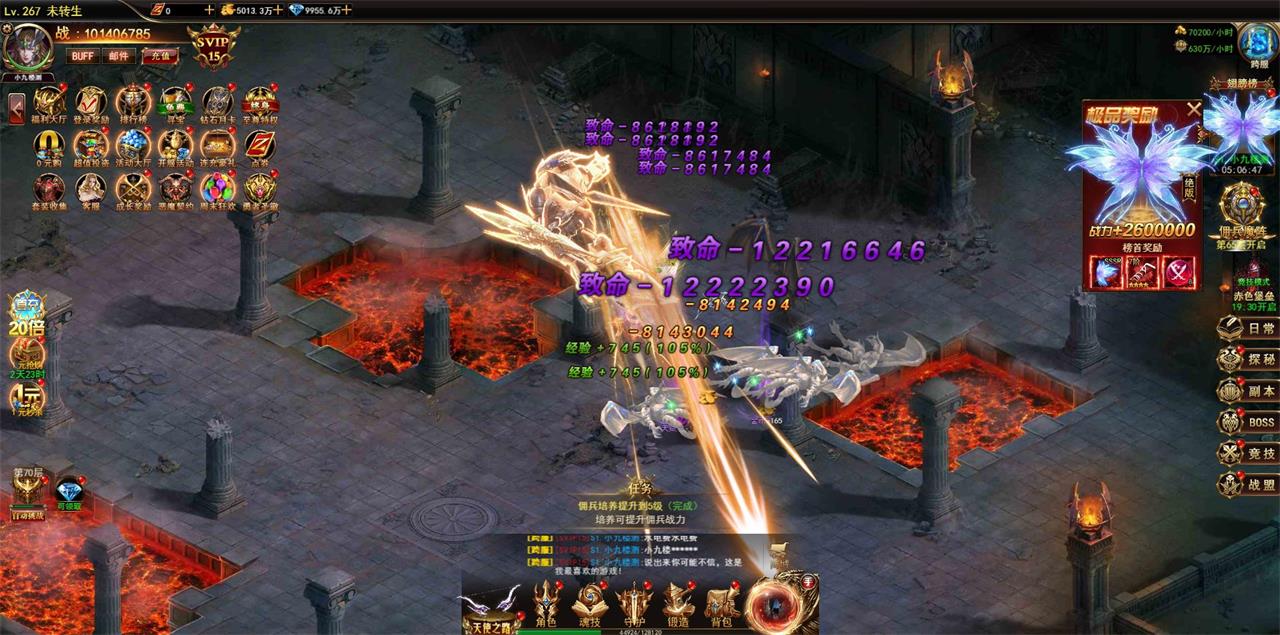Open the BOSS menu button
Image resolution: width=1280 pixels, height=635 pixels.
click(x=1248, y=422)
